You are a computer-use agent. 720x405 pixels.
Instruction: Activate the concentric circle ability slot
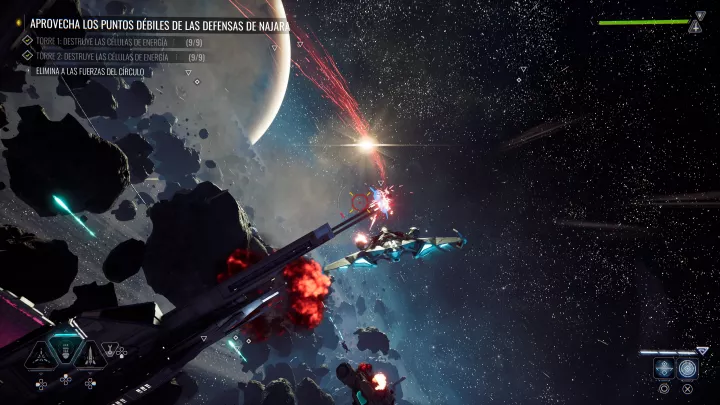[688, 368]
